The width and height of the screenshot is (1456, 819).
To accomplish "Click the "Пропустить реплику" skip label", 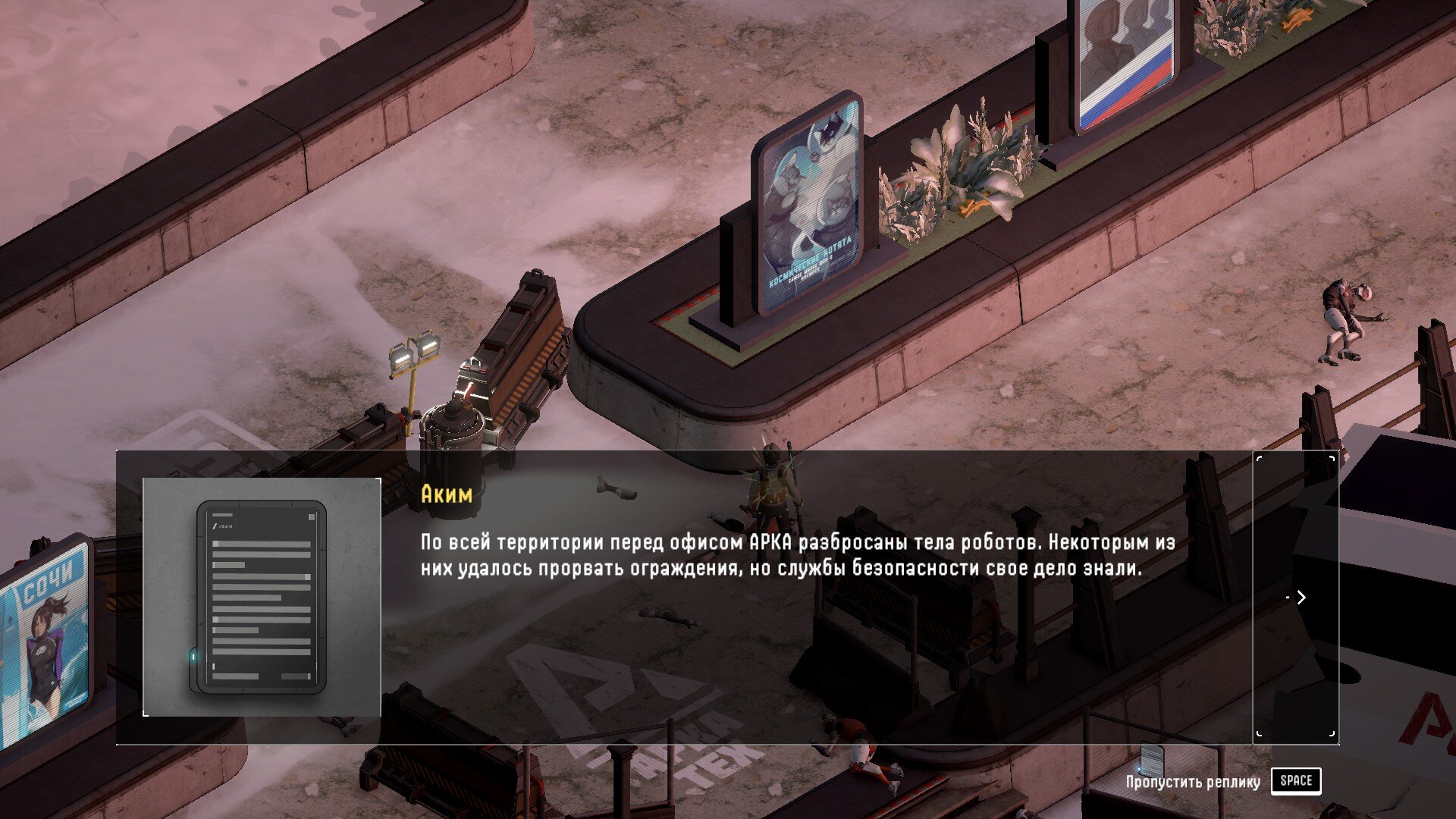I will click(x=1192, y=782).
